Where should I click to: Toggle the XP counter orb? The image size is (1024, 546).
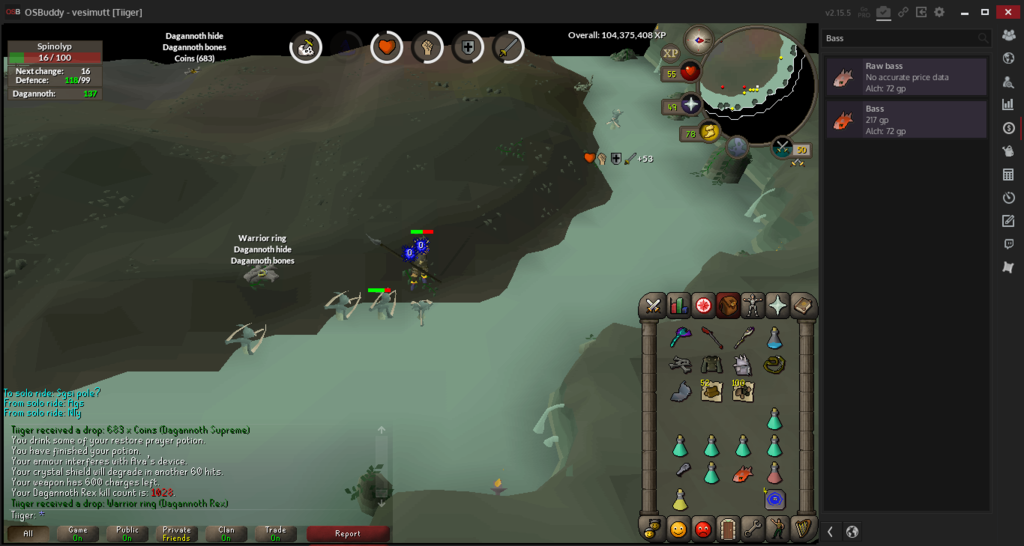(x=670, y=53)
